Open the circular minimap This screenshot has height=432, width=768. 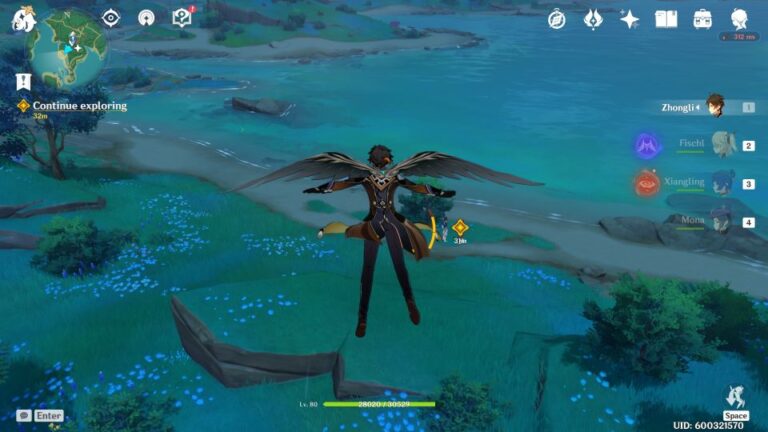(68, 45)
